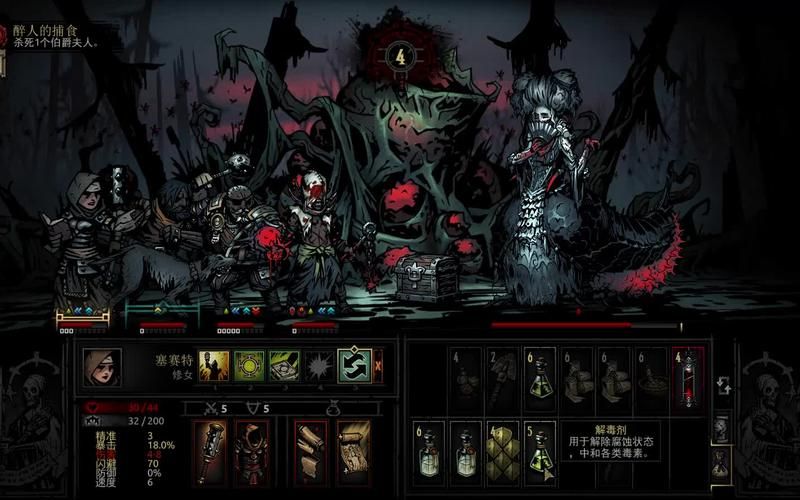
Task: Click the inventory swap arrows button
Action: tap(723, 386)
